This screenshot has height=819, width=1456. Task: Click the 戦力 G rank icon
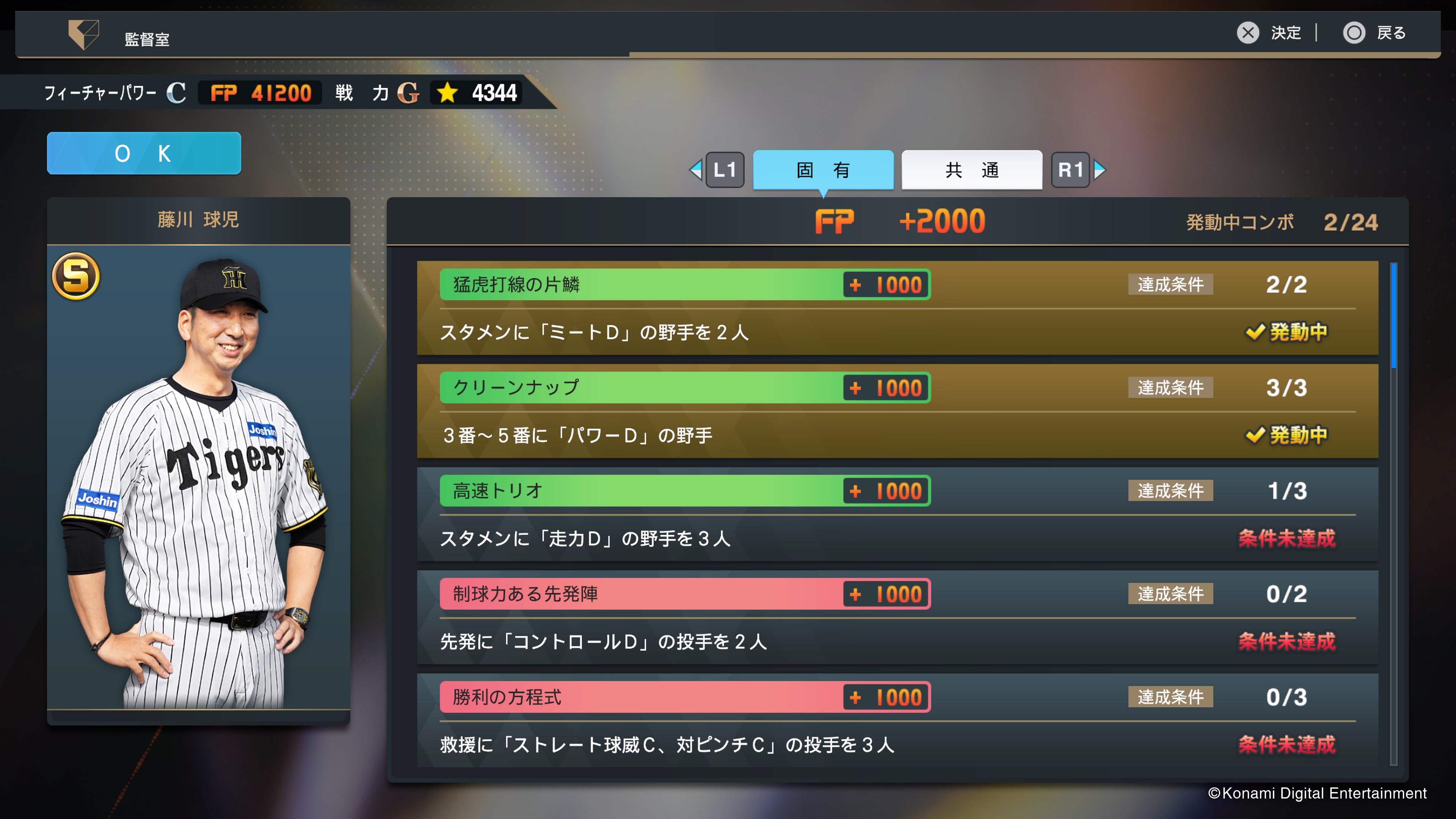408,93
